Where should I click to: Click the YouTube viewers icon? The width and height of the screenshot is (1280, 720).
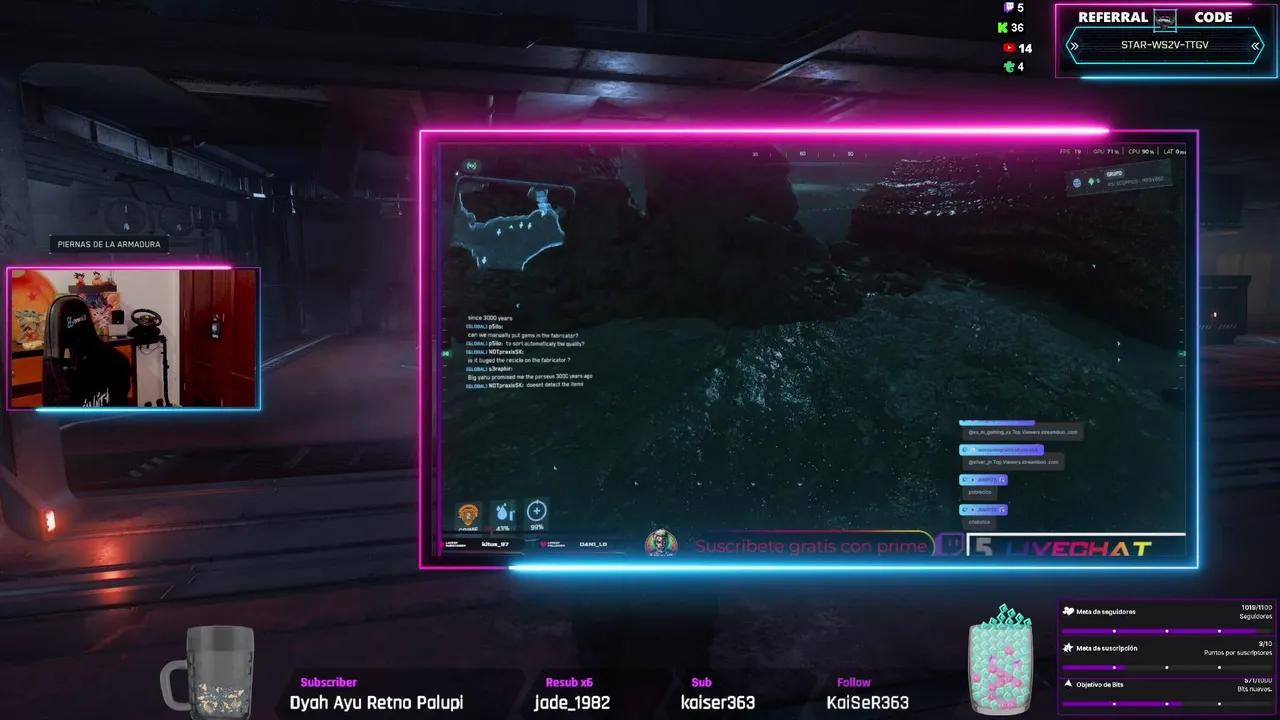click(1008, 48)
